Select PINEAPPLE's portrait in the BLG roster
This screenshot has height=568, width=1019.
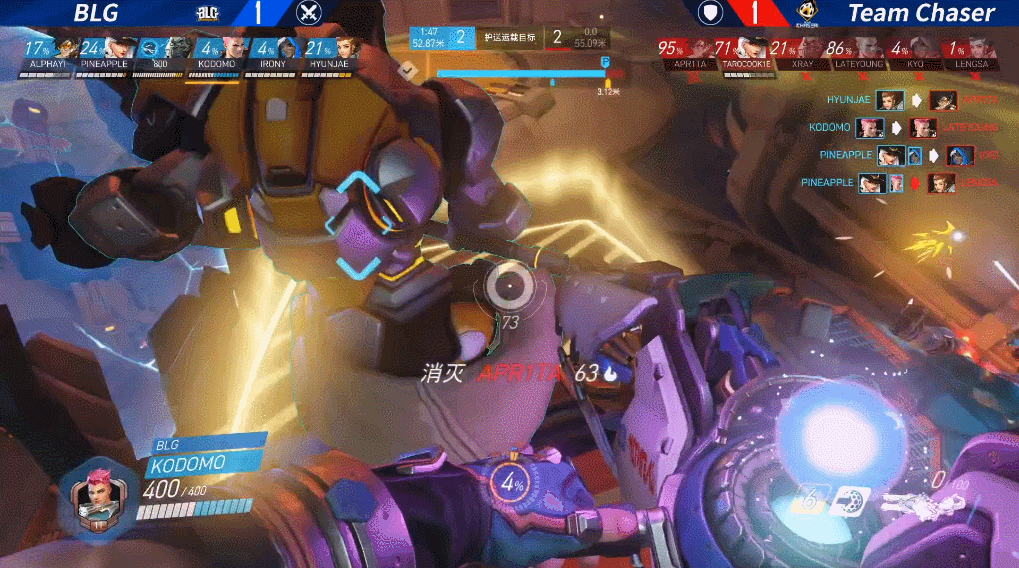(121, 50)
